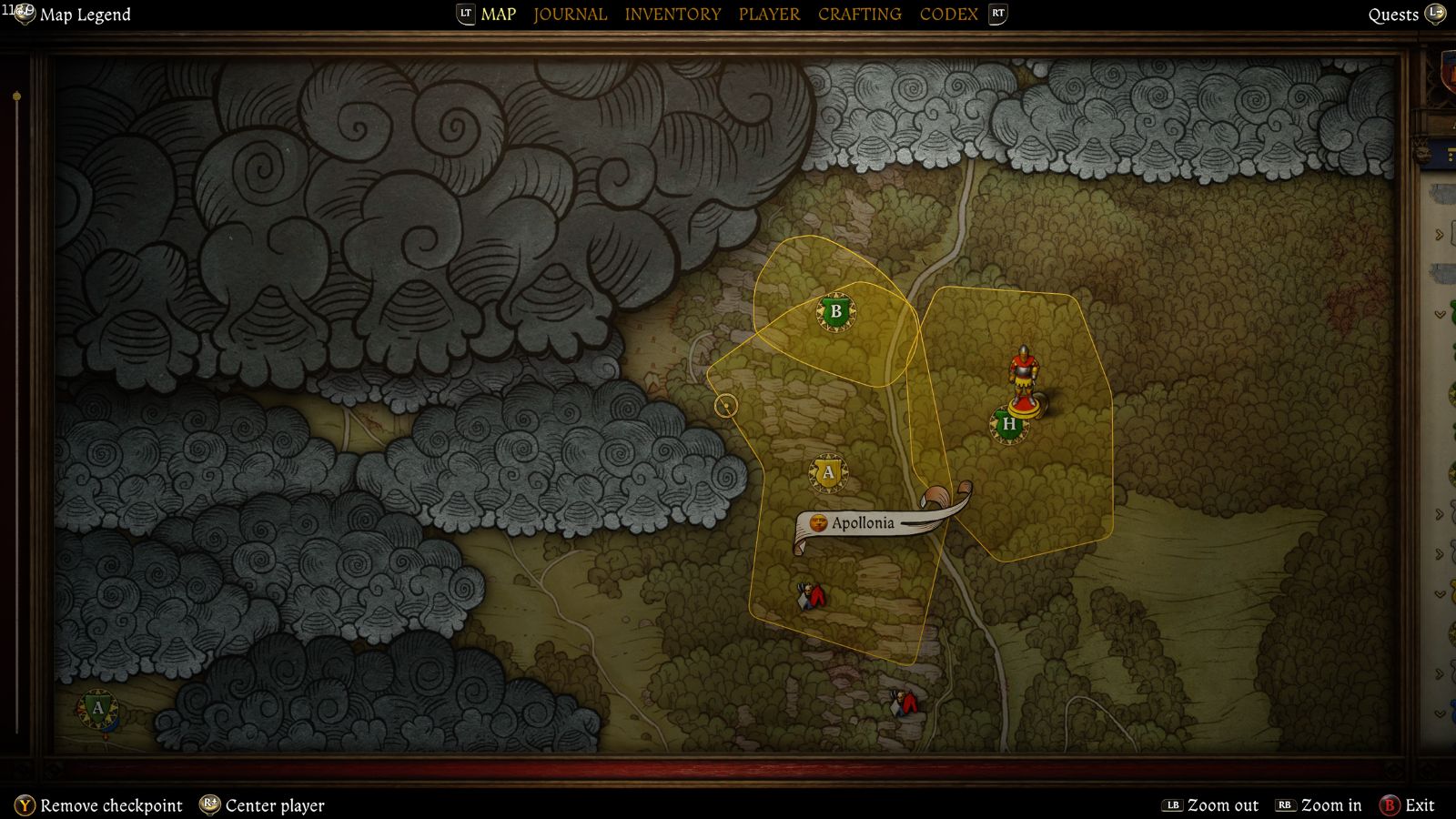The height and width of the screenshot is (819, 1456).
Task: Click the green H quest marker
Action: click(x=1008, y=425)
